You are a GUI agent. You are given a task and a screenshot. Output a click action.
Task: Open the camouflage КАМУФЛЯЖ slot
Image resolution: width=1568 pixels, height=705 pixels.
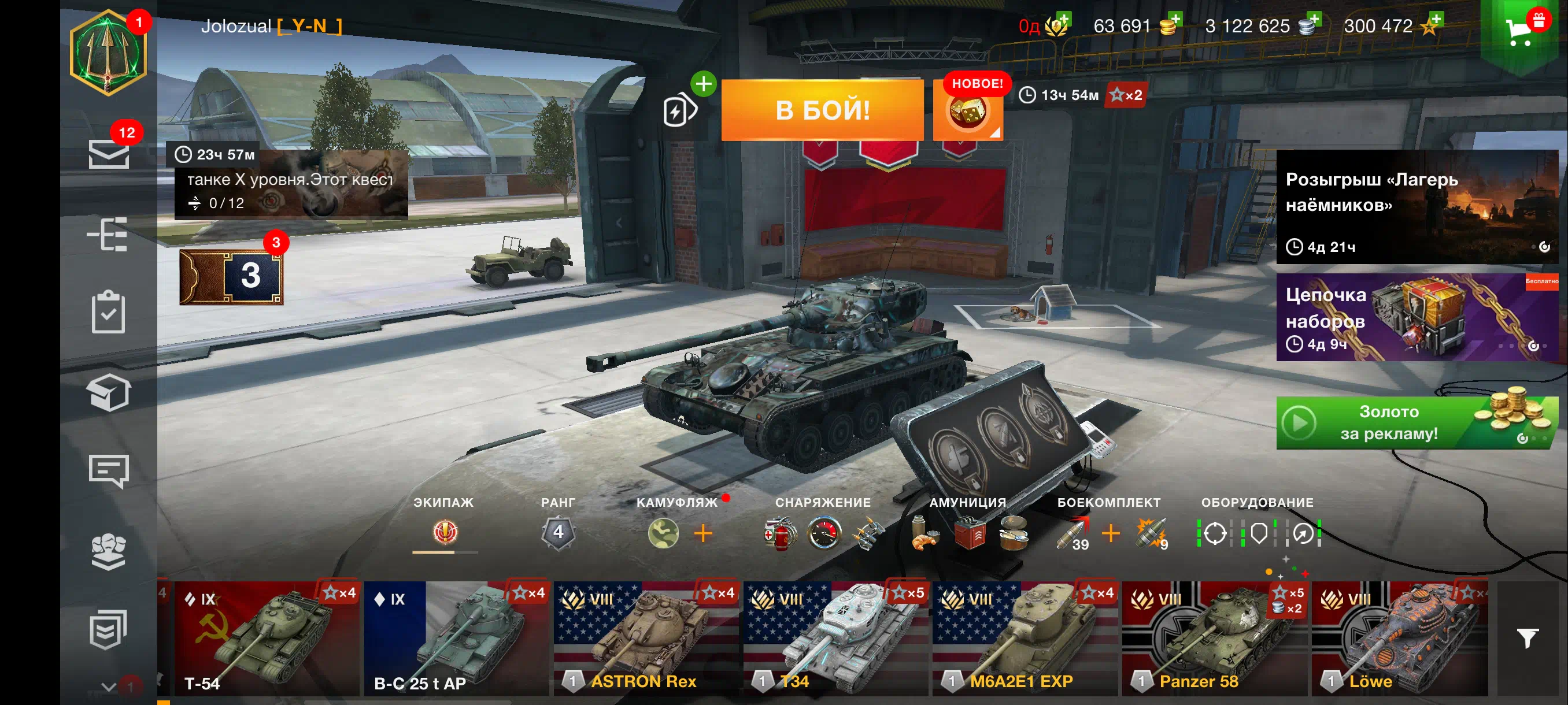click(664, 533)
